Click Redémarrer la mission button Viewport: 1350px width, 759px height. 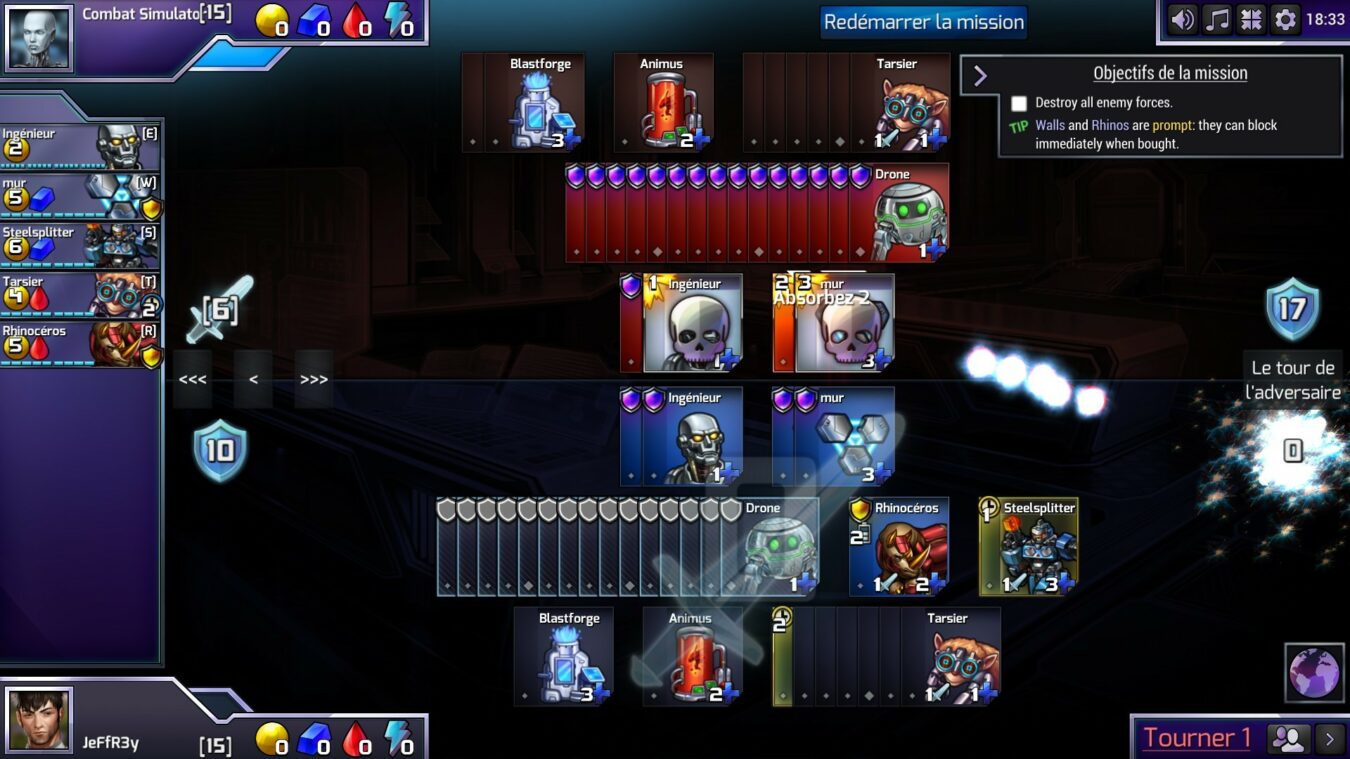pyautogui.click(x=923, y=22)
